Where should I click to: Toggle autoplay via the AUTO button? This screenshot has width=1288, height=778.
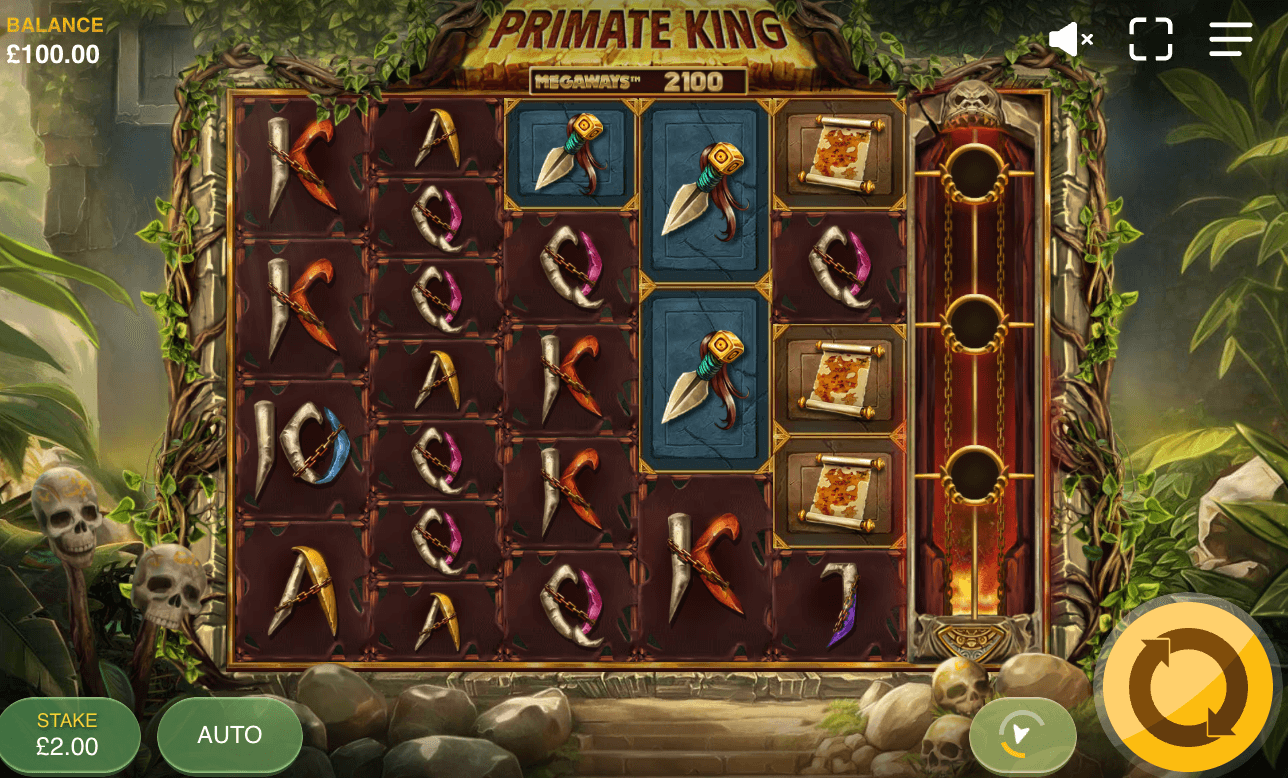coord(229,735)
